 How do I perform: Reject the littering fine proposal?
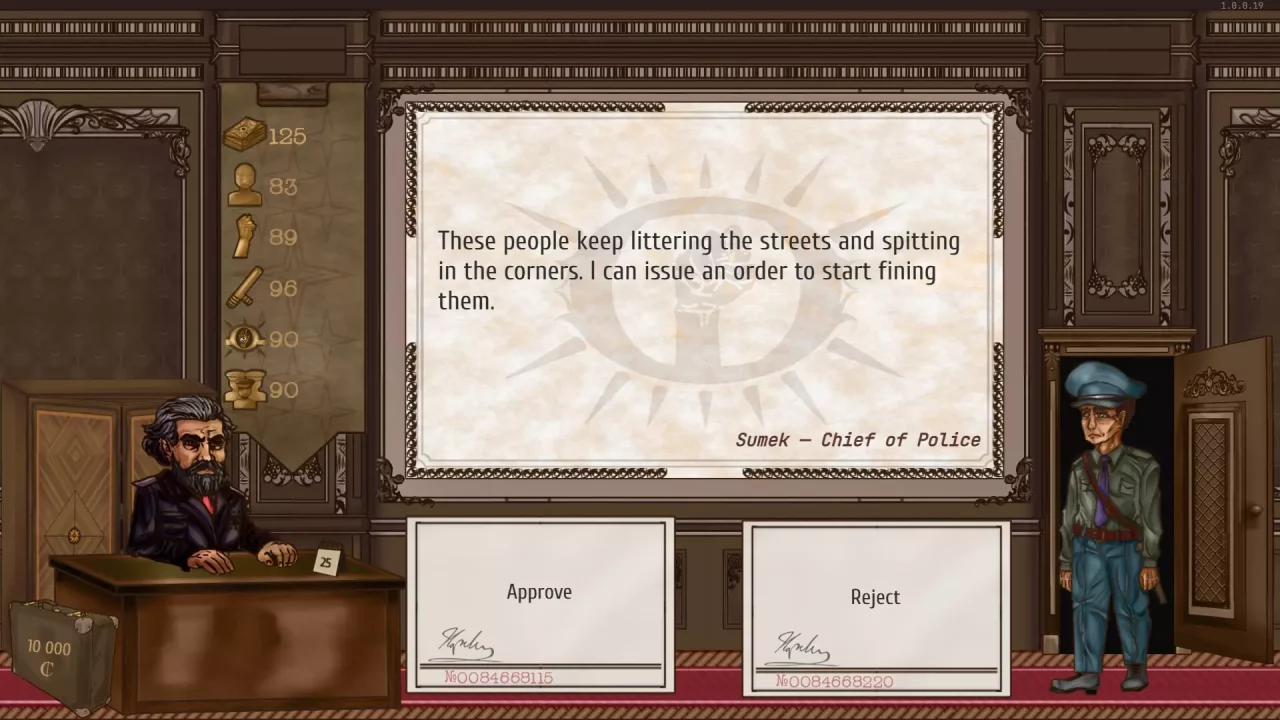point(875,597)
